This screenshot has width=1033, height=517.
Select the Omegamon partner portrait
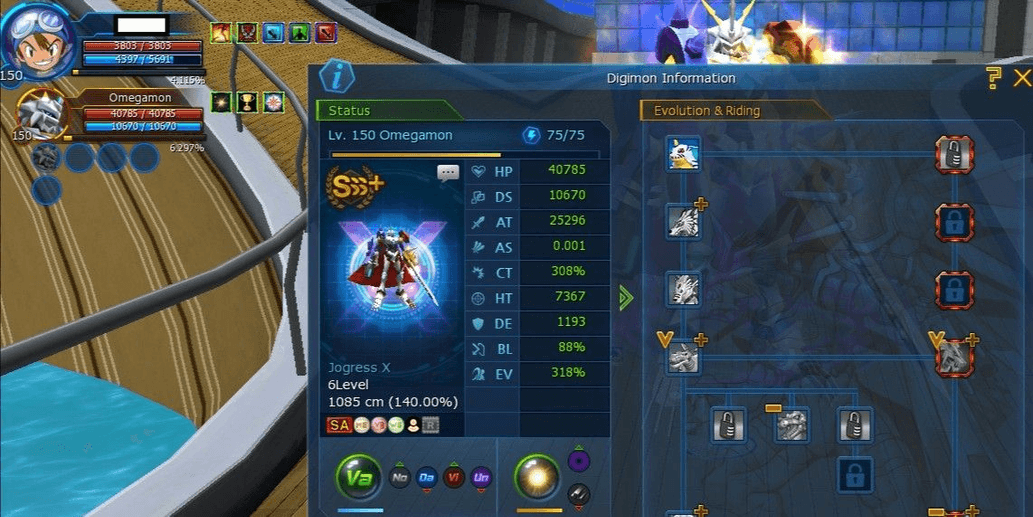pos(42,113)
